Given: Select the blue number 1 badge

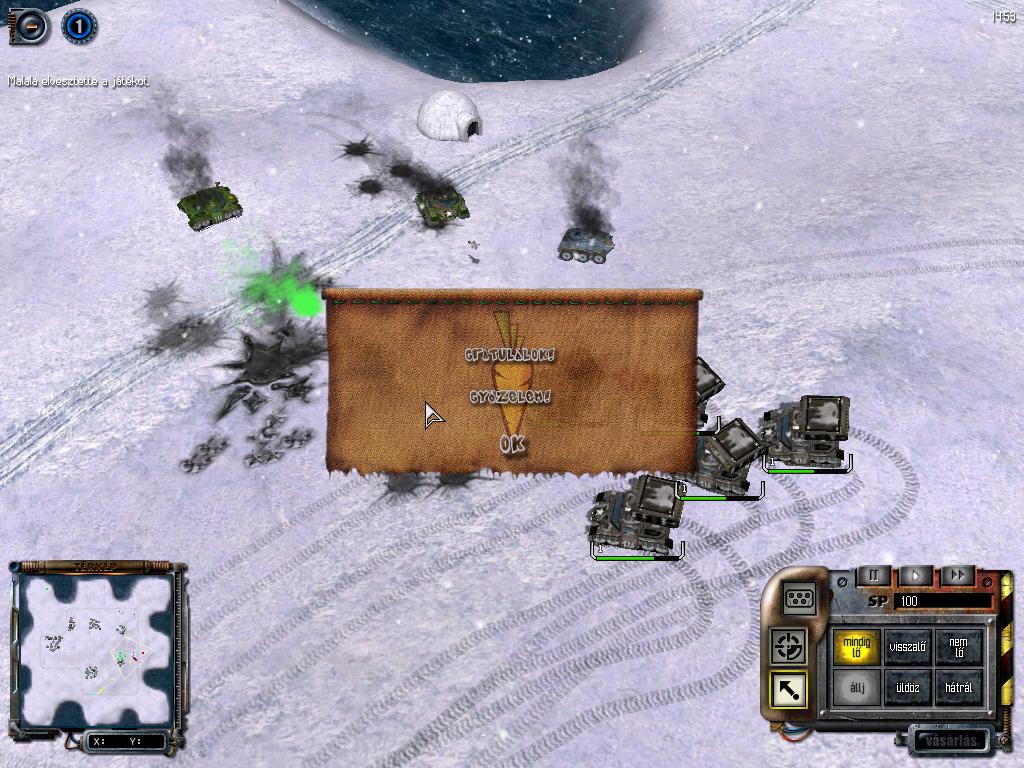Looking at the screenshot, I should click(79, 26).
